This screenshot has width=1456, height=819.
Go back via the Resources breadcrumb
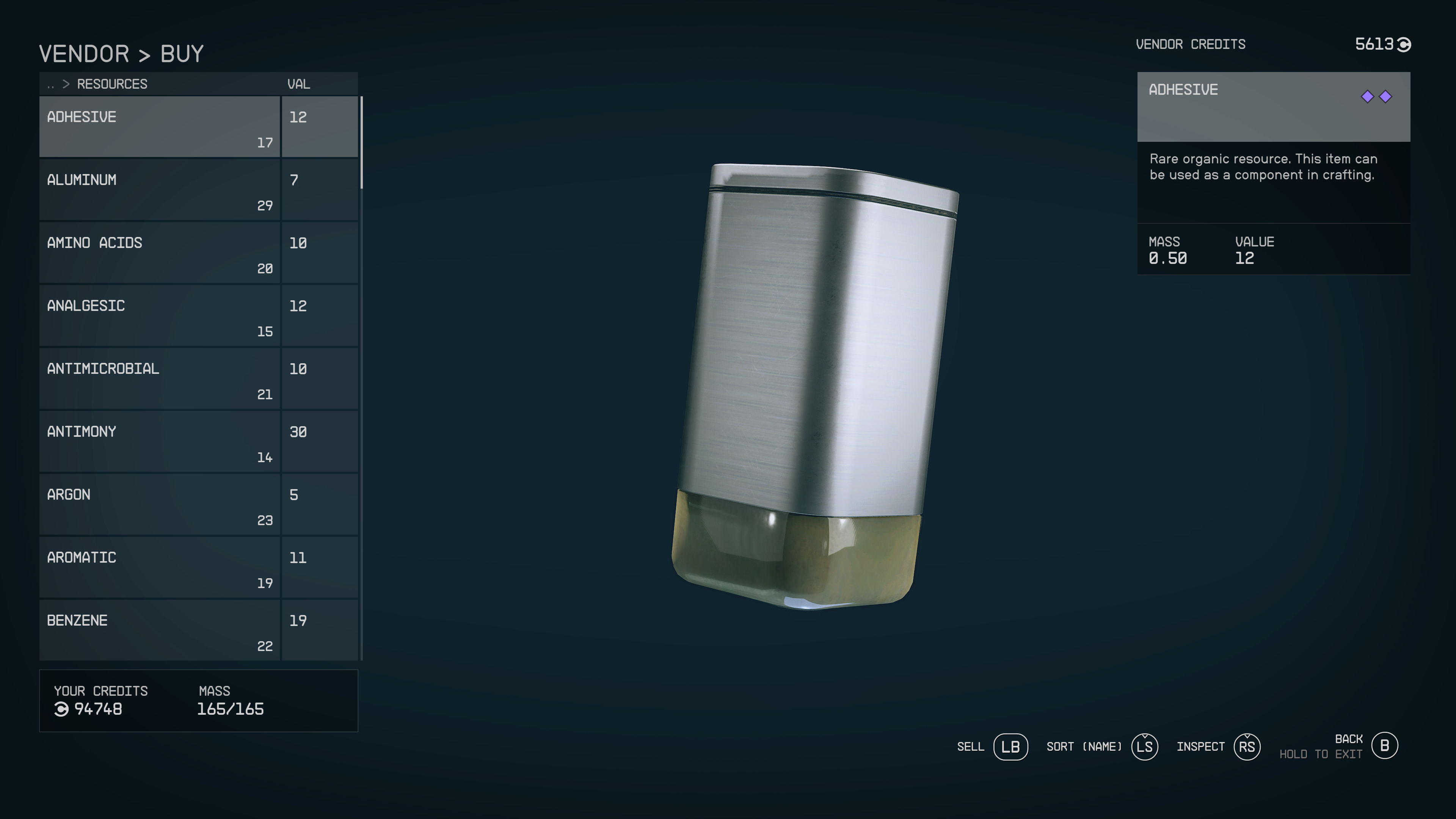[x=111, y=84]
